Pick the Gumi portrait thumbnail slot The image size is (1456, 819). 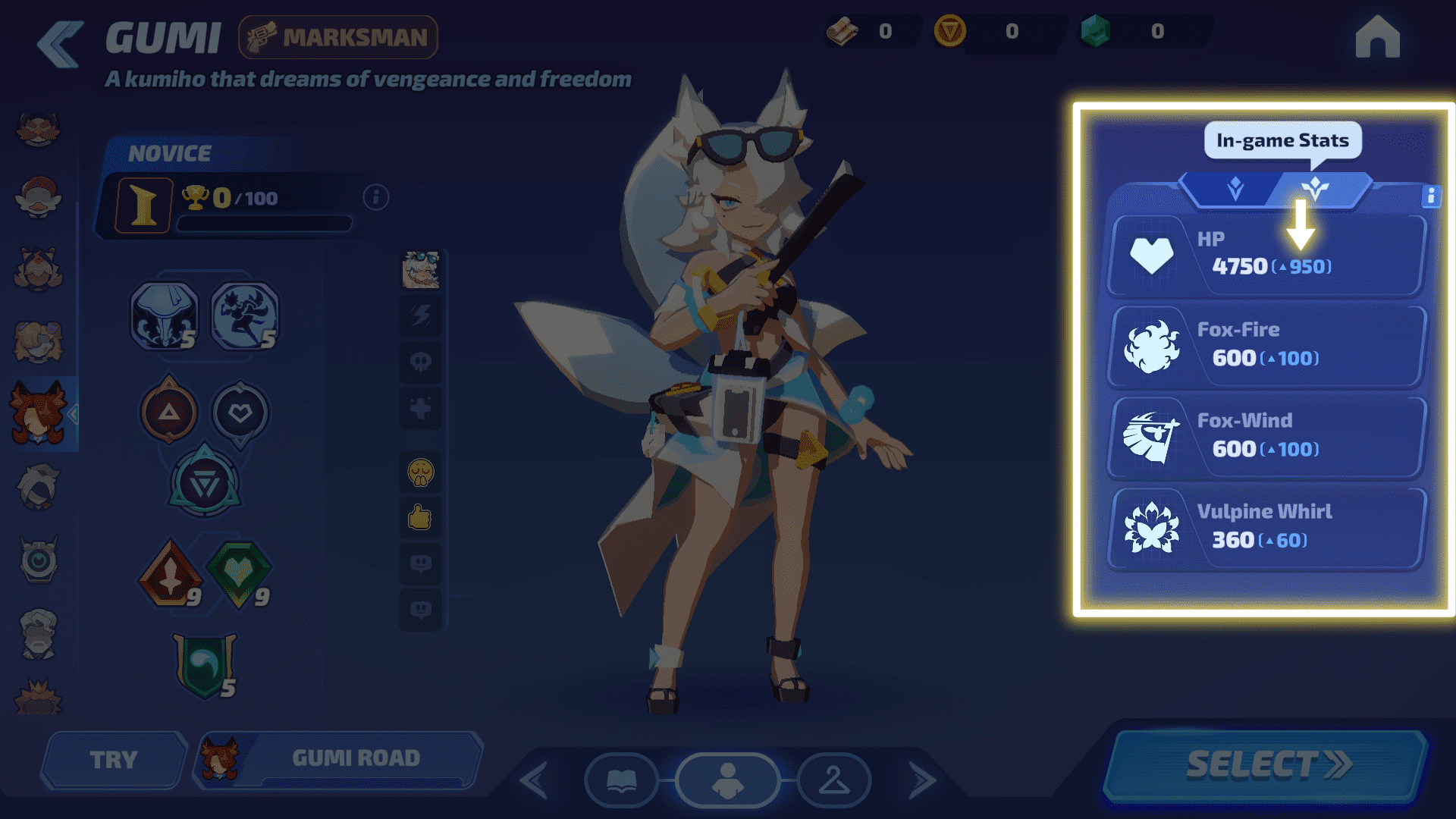coord(420,270)
